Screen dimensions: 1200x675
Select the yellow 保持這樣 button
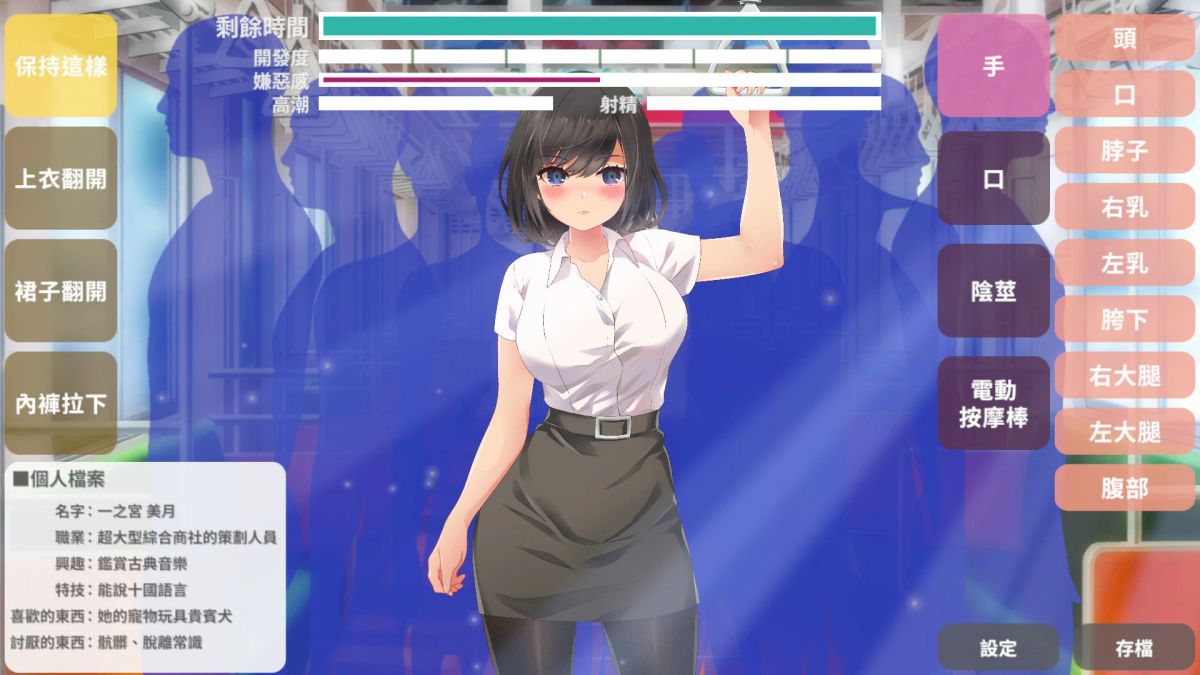pyautogui.click(x=61, y=67)
